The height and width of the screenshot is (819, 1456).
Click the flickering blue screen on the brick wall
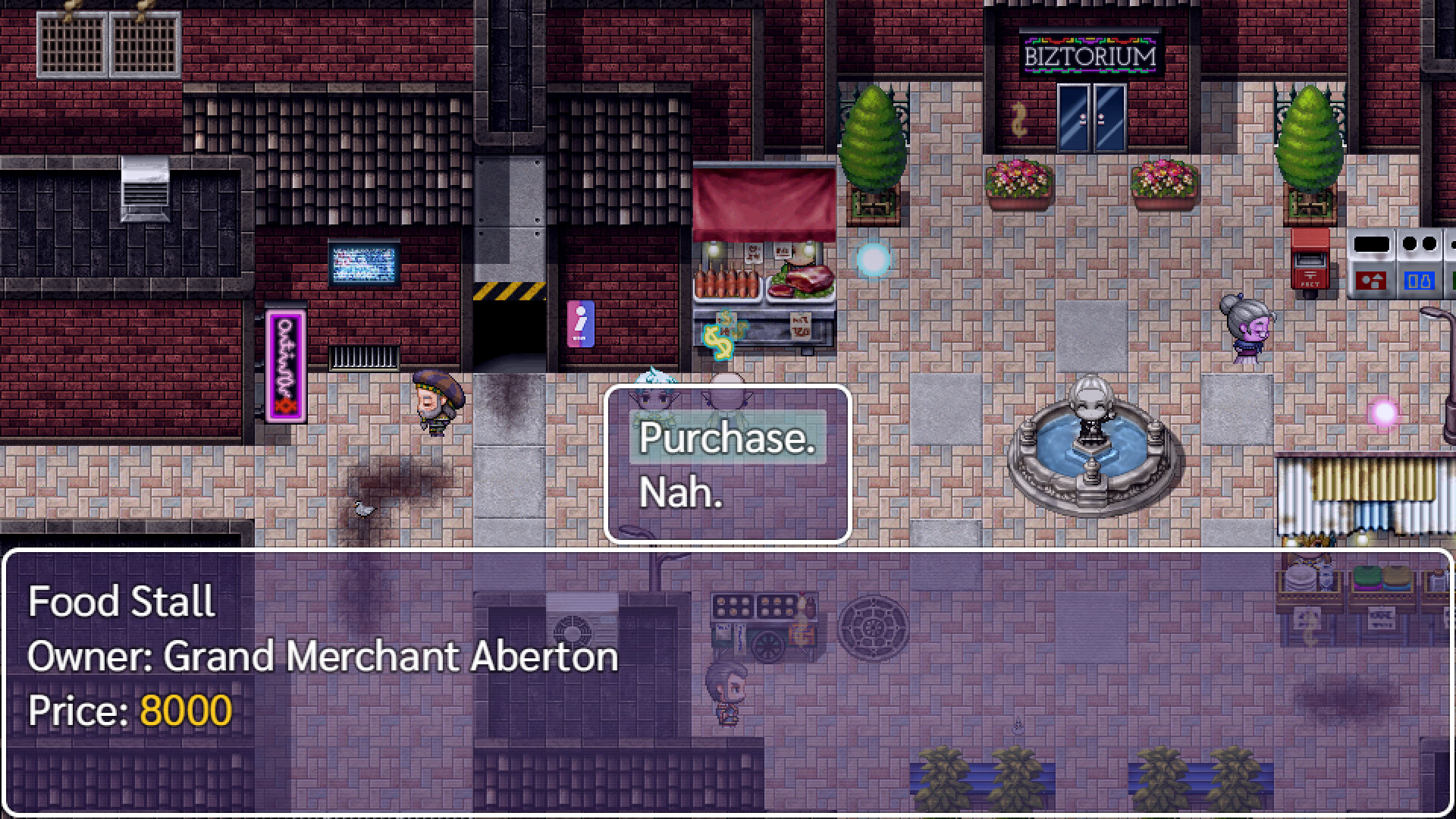point(362,262)
